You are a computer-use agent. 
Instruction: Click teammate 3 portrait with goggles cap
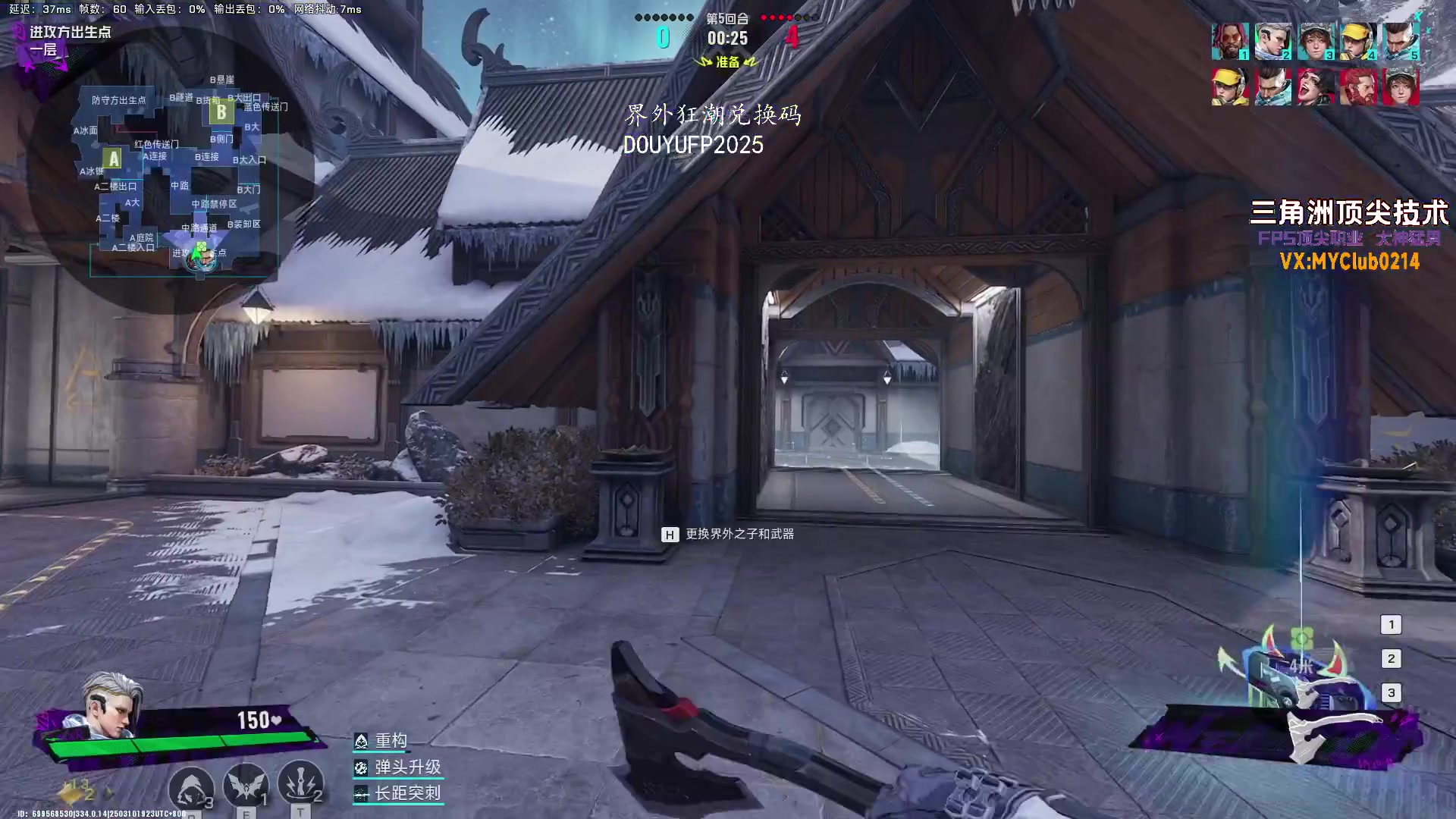click(1316, 41)
